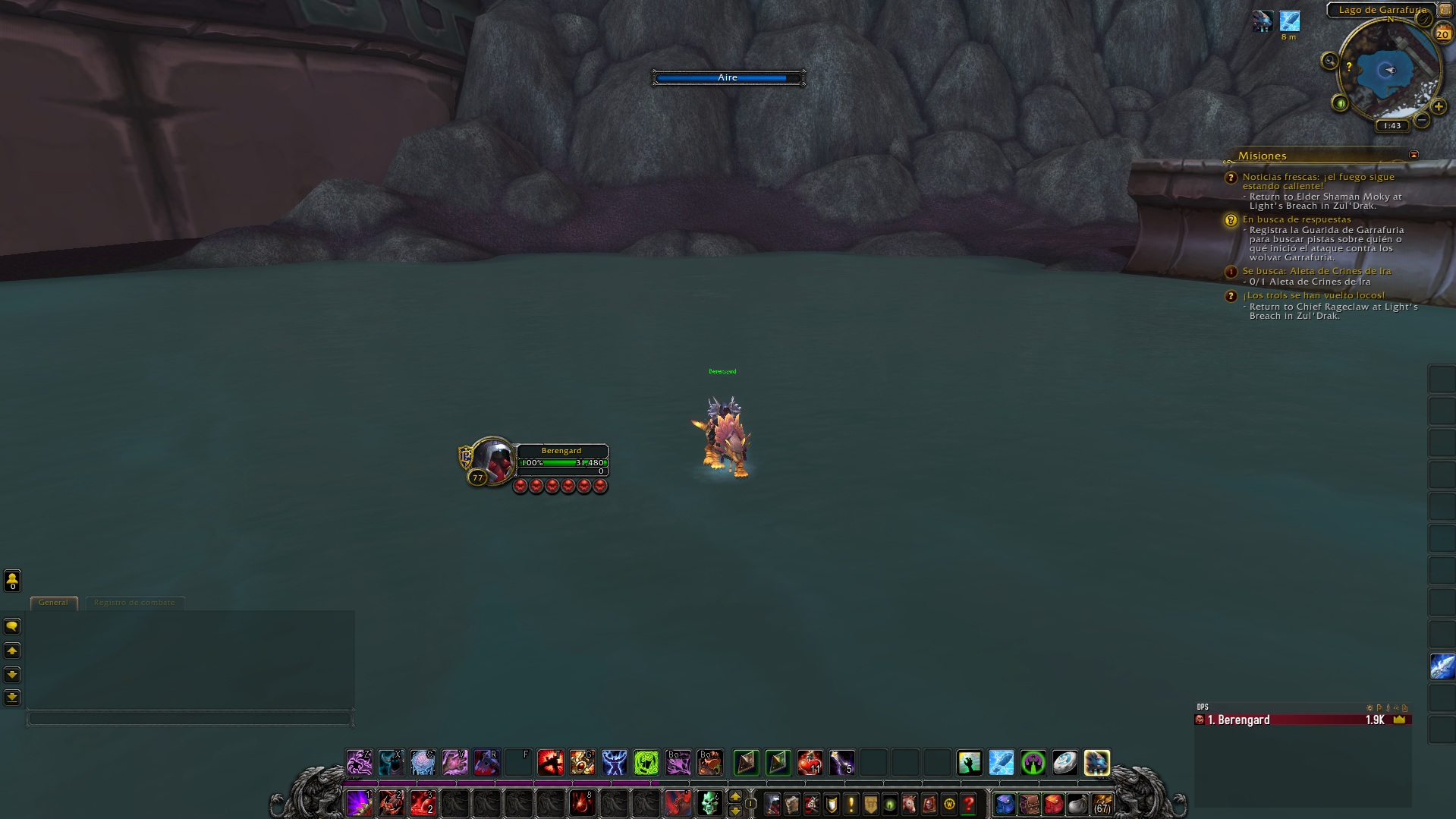The image size is (1456, 819).
Task: Zoom out on the minimap
Action: pyautogui.click(x=1422, y=120)
